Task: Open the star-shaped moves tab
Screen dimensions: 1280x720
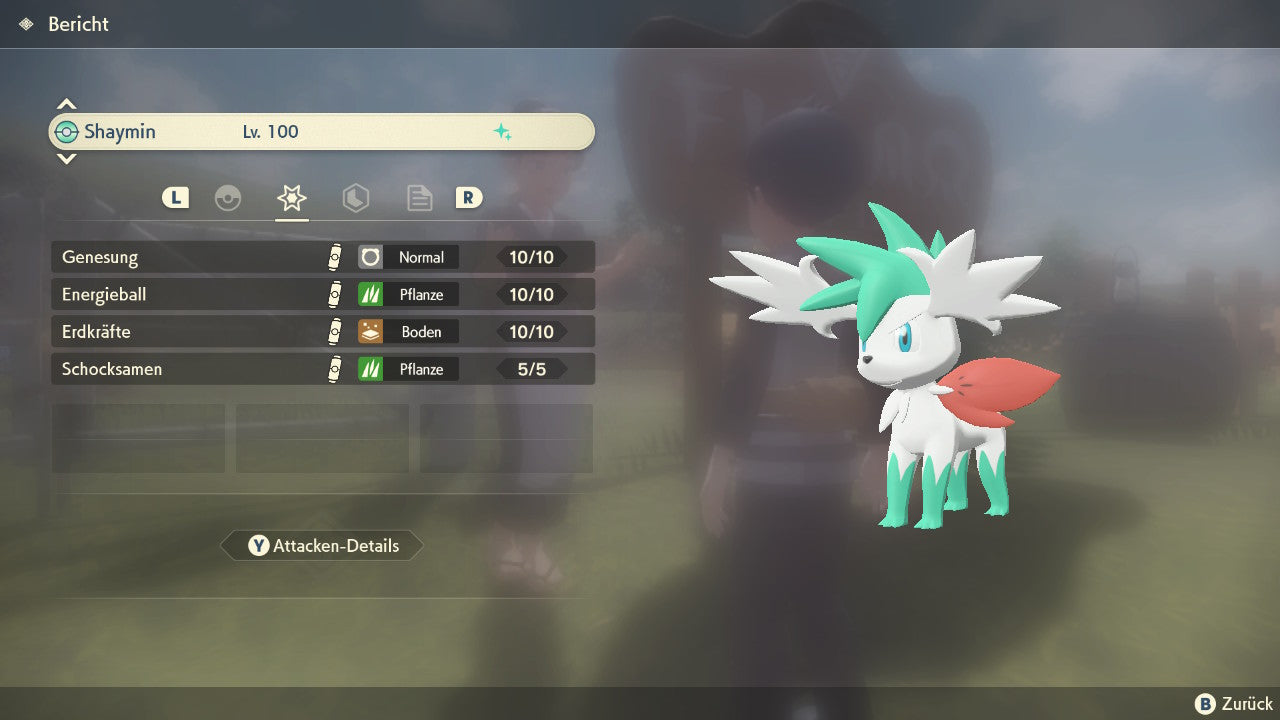Action: coord(292,198)
